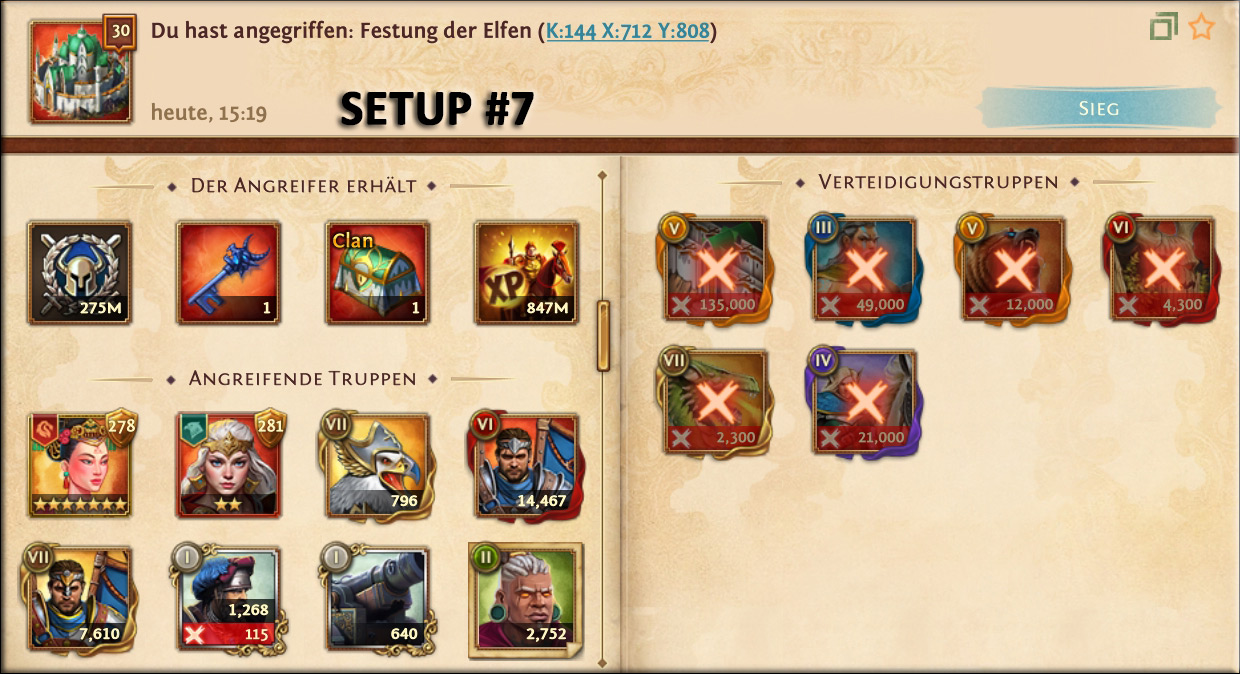
Task: Inspect the griffin troop with 796 units
Action: point(378,465)
